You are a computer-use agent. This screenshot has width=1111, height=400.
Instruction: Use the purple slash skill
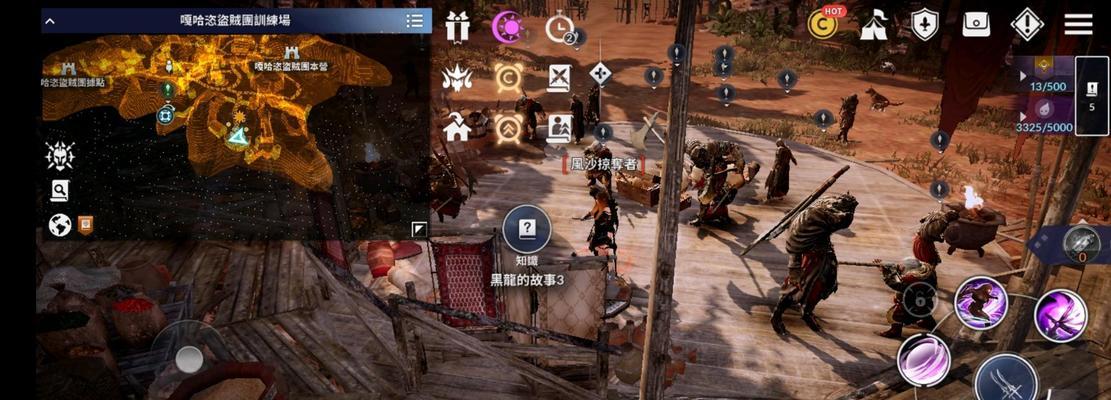click(x=1059, y=314)
